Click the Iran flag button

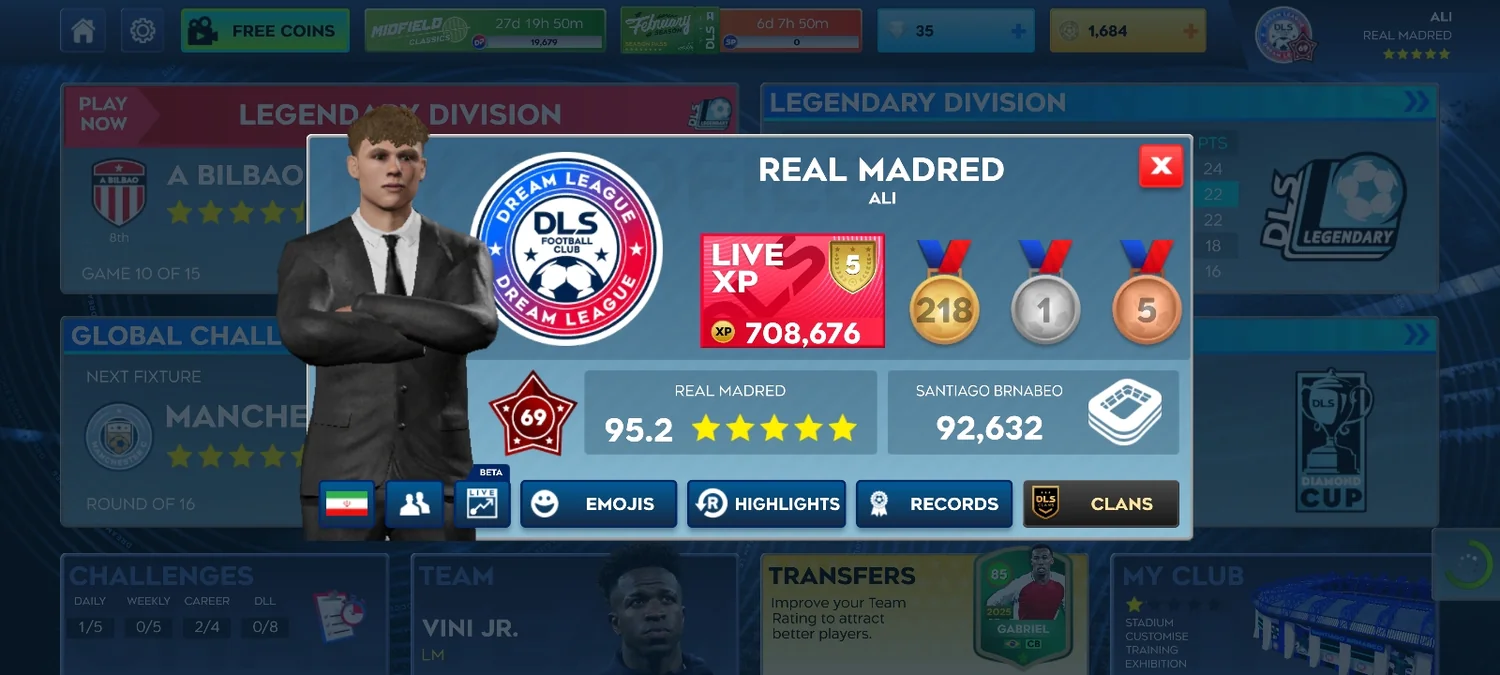(347, 504)
